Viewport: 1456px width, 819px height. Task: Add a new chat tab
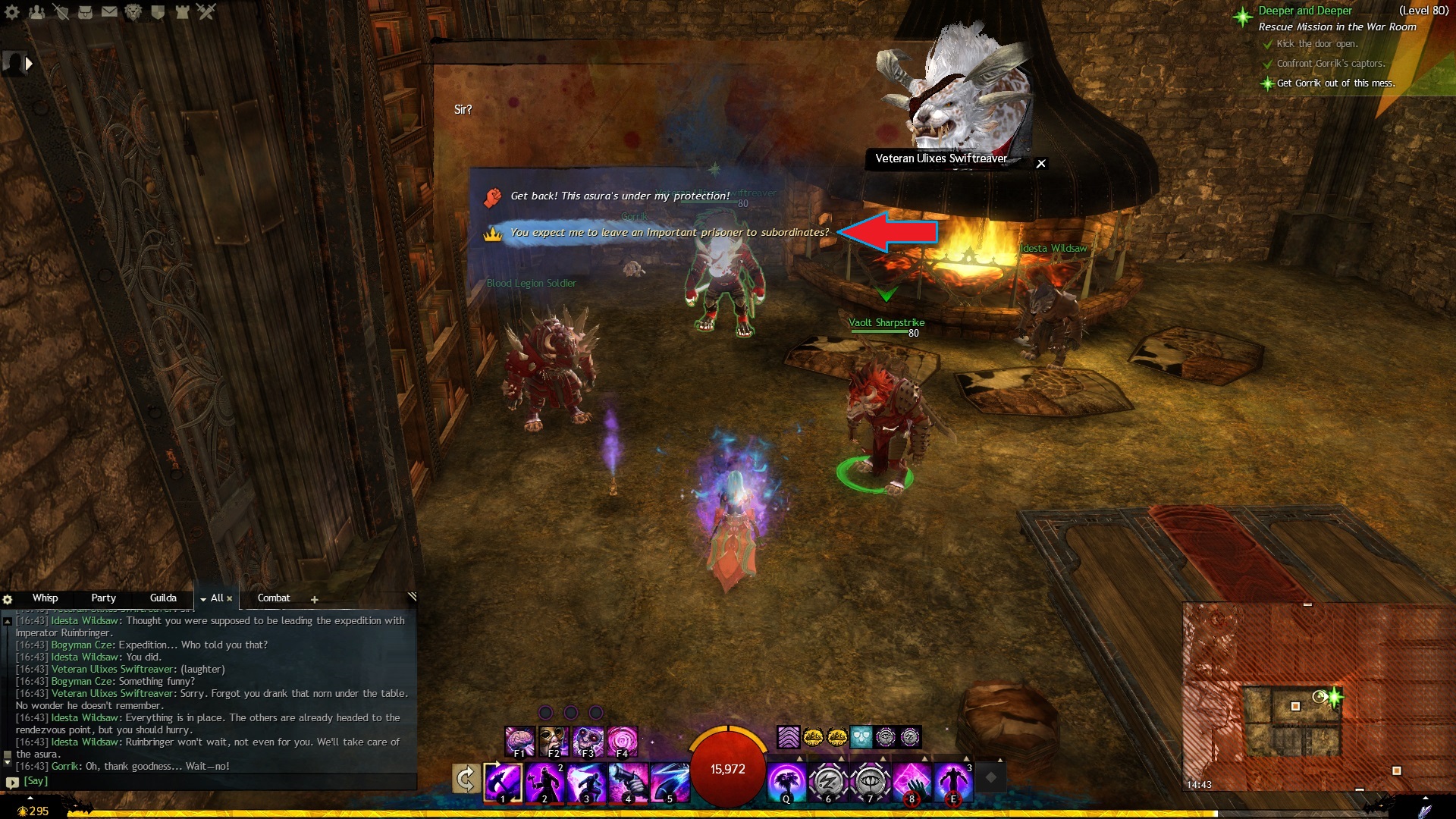314,599
